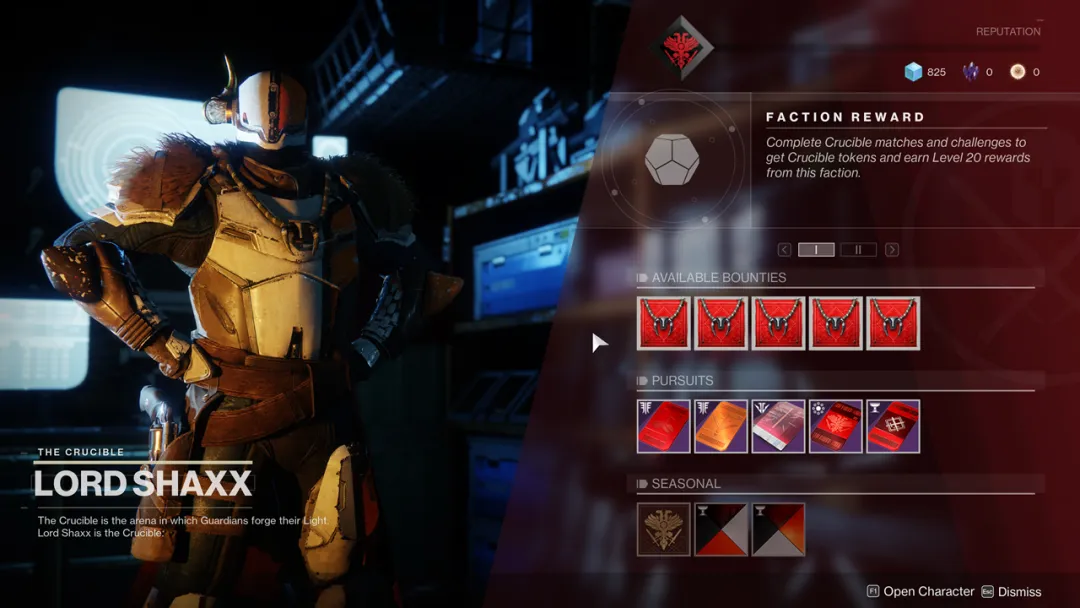The width and height of the screenshot is (1080, 608).
Task: Open the pursuit with the knot-grid emblem
Action: click(x=893, y=426)
